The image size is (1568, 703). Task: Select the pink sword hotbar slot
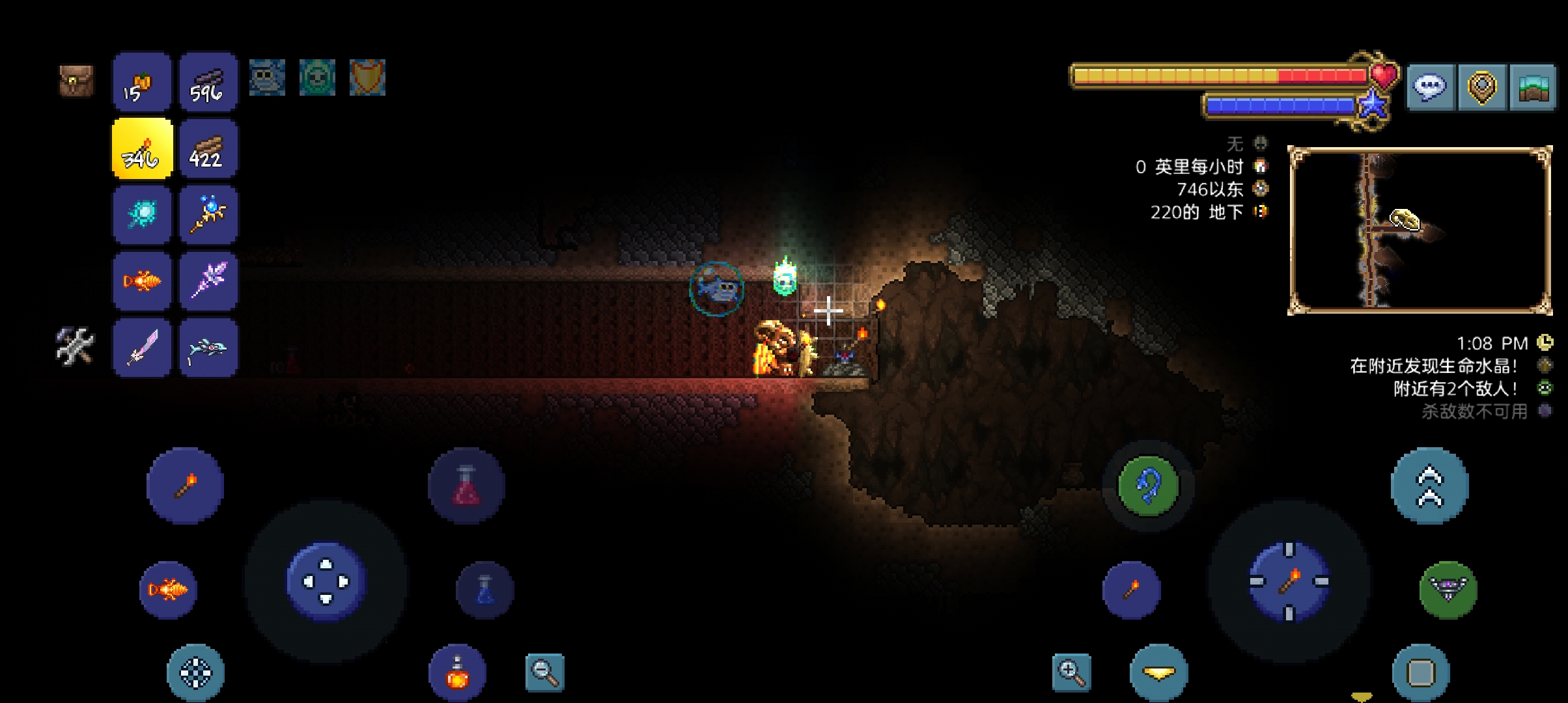[x=142, y=348]
